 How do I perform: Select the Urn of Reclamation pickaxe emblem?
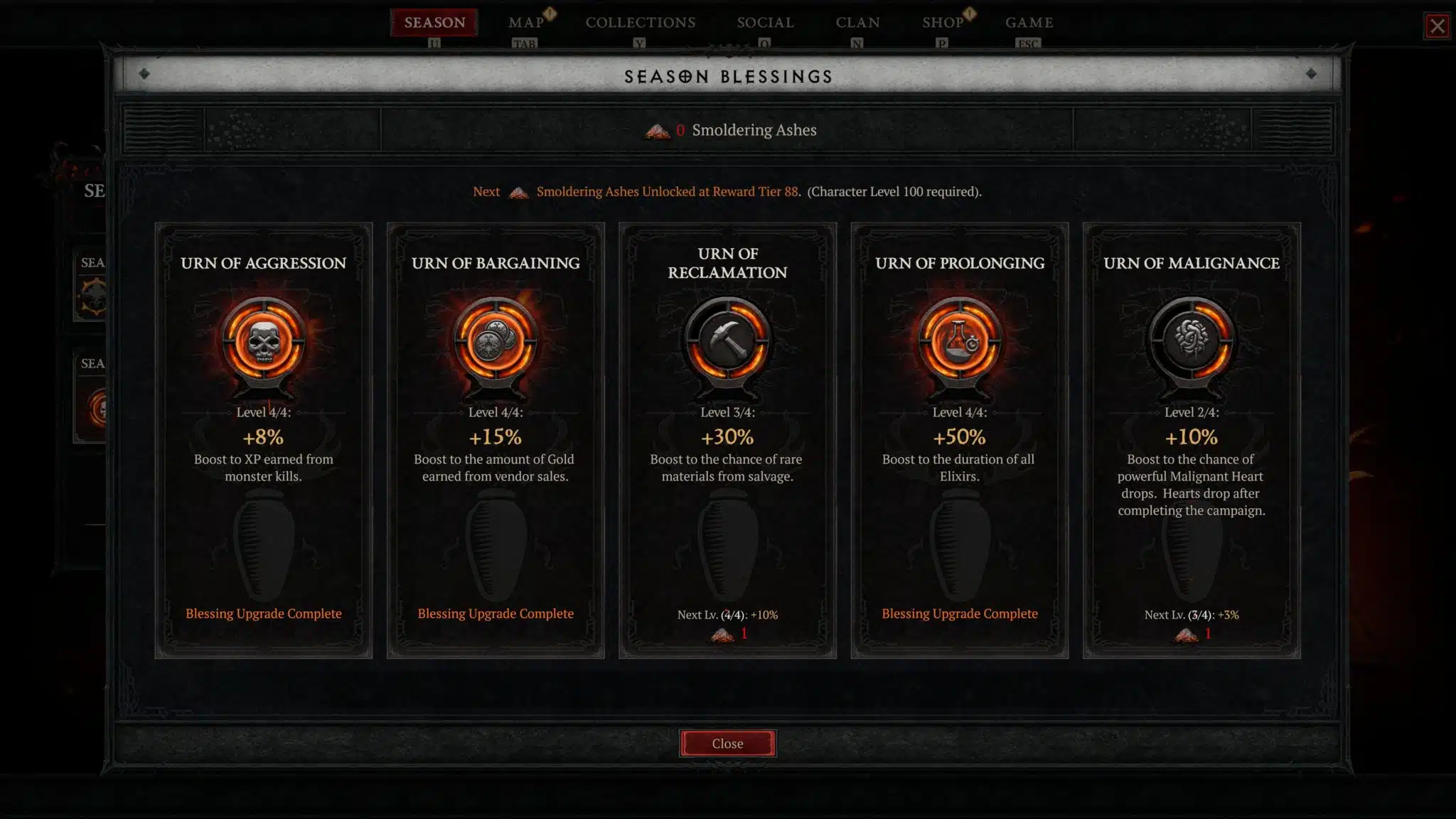tap(727, 341)
